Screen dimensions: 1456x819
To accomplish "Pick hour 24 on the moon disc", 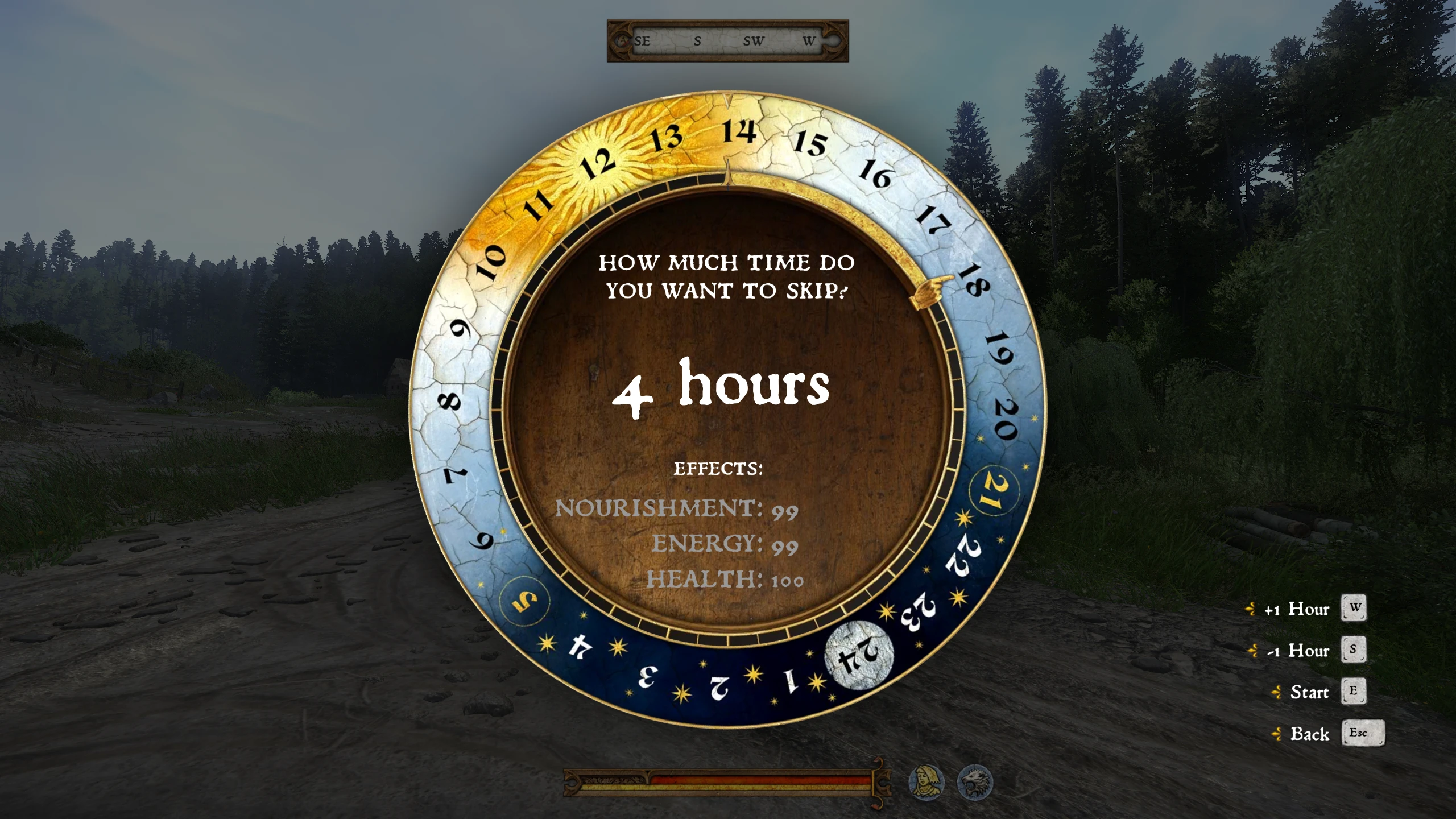I will (x=859, y=655).
